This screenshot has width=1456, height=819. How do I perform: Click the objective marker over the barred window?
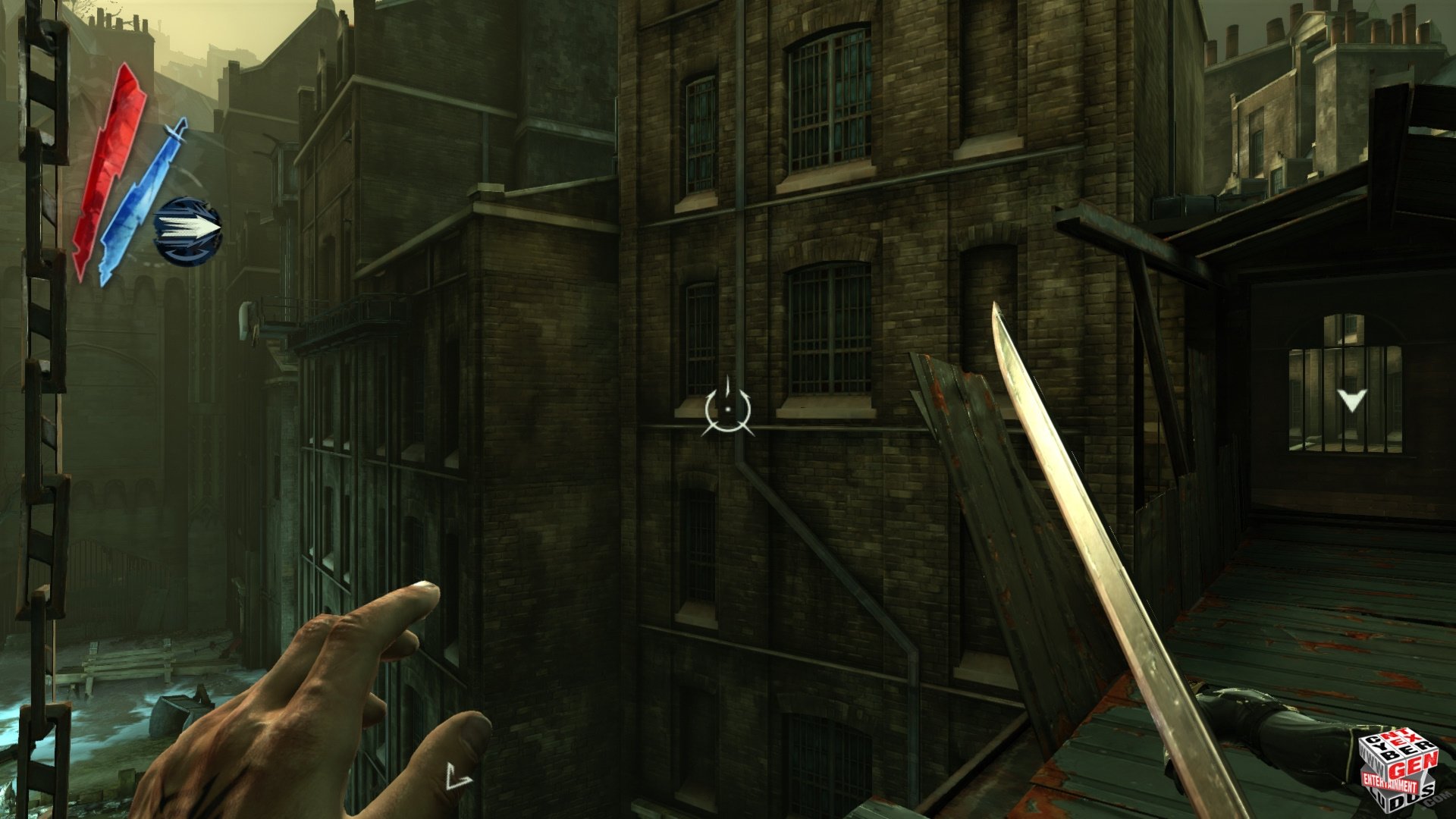pyautogui.click(x=1351, y=400)
